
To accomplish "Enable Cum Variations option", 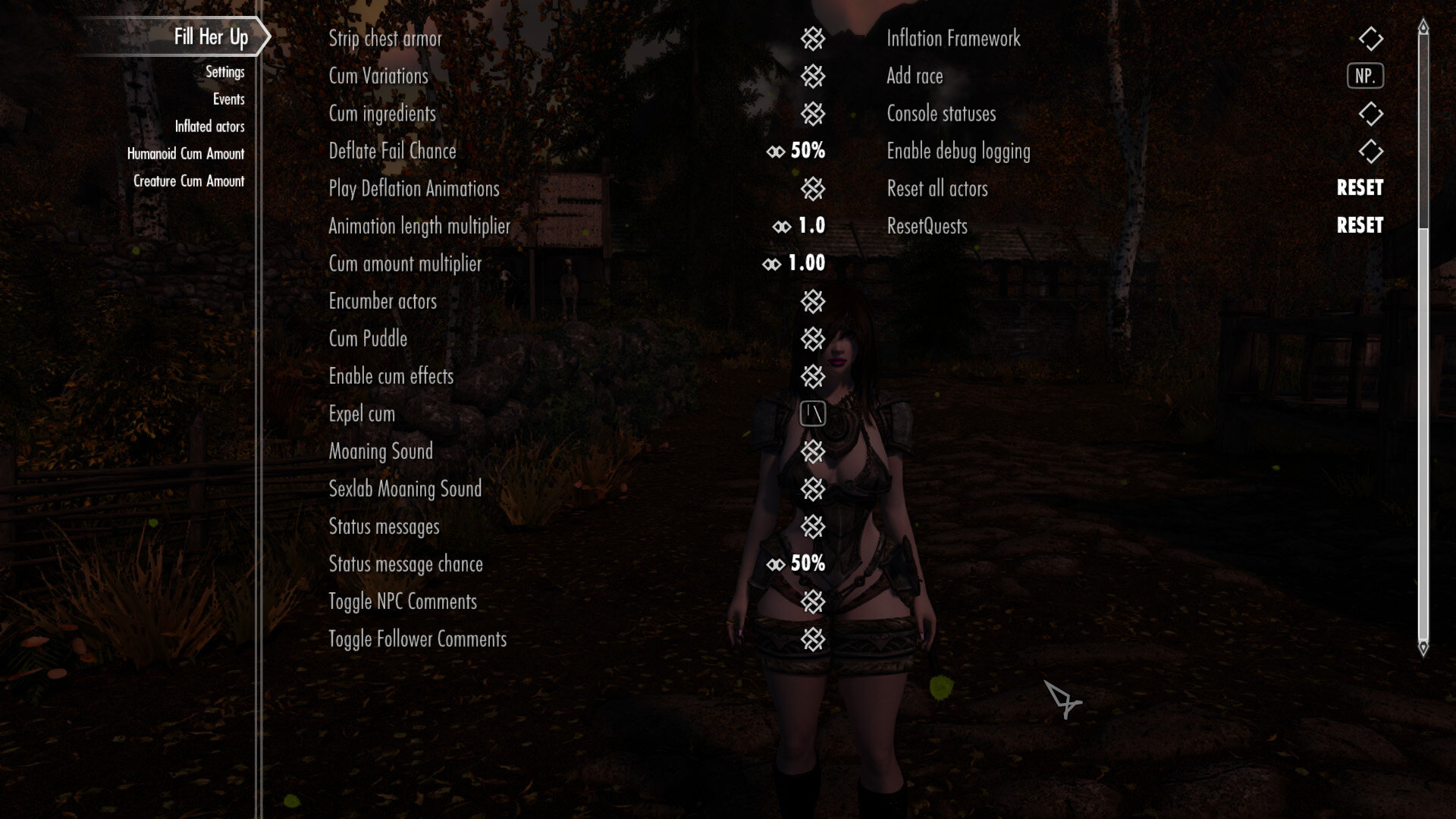I will [814, 76].
